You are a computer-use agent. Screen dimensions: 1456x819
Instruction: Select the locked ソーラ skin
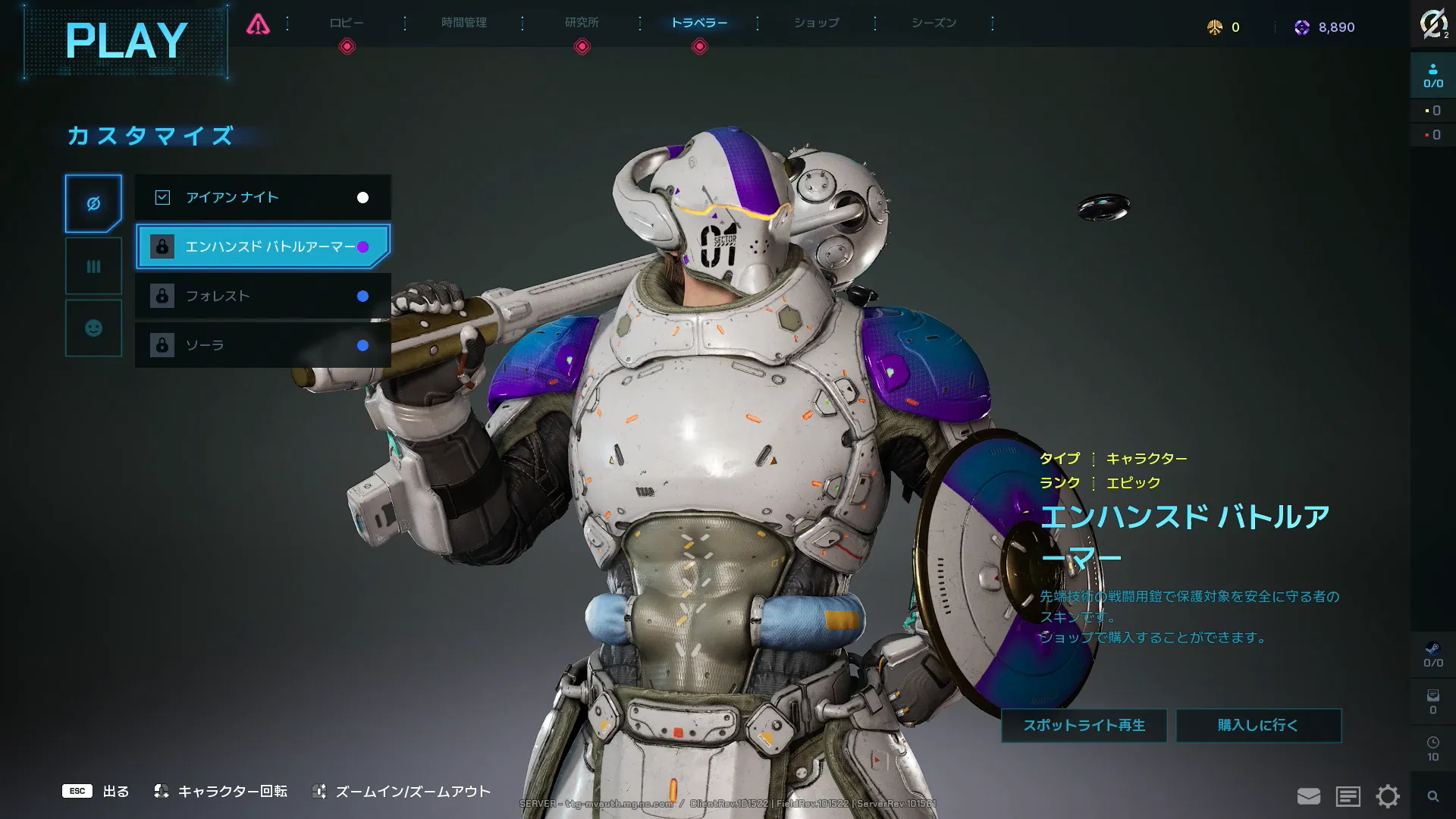pyautogui.click(x=262, y=345)
